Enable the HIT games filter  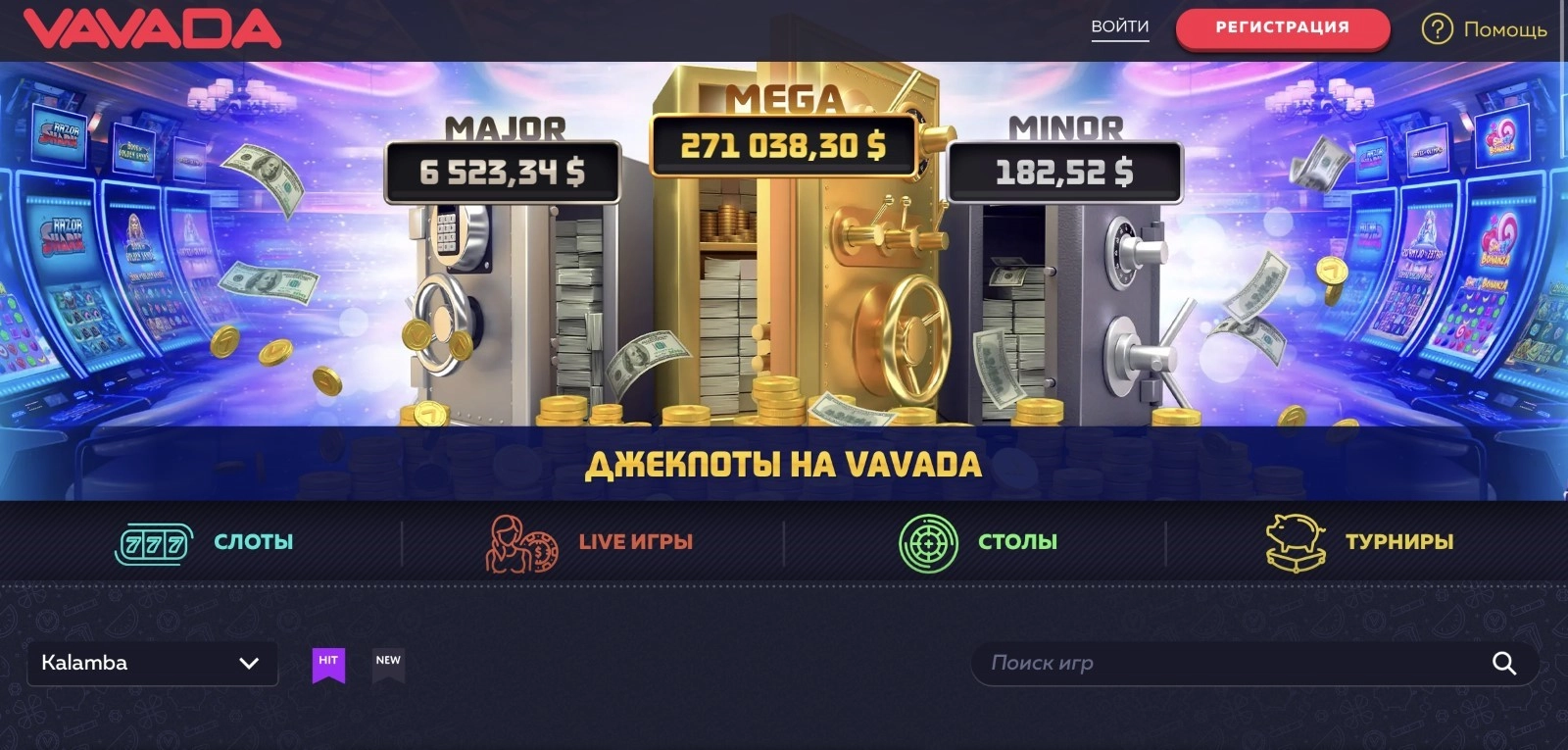[x=328, y=663]
